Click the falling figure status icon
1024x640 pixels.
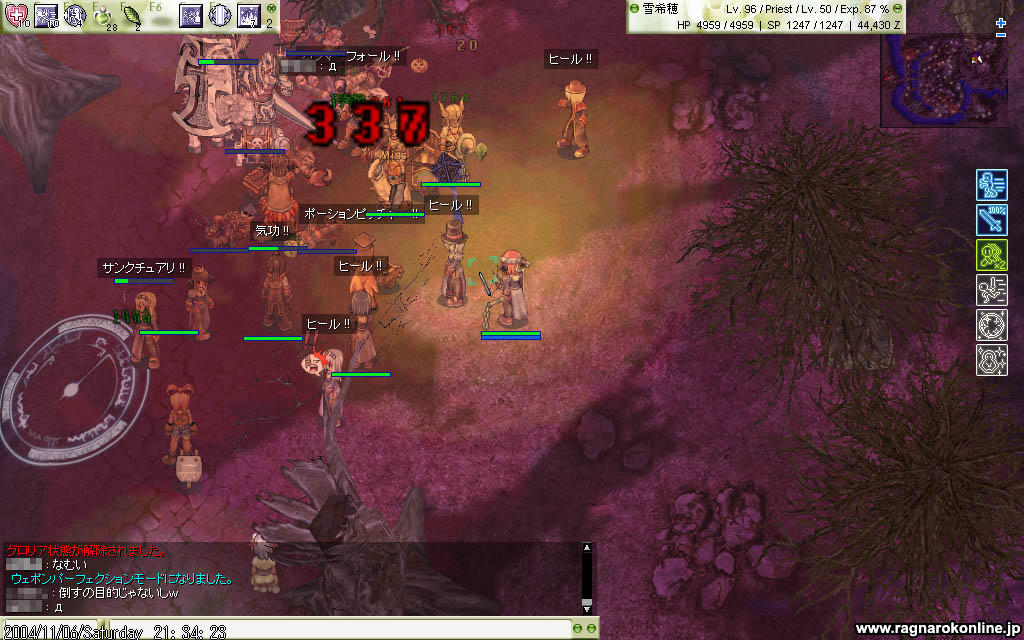point(991,290)
